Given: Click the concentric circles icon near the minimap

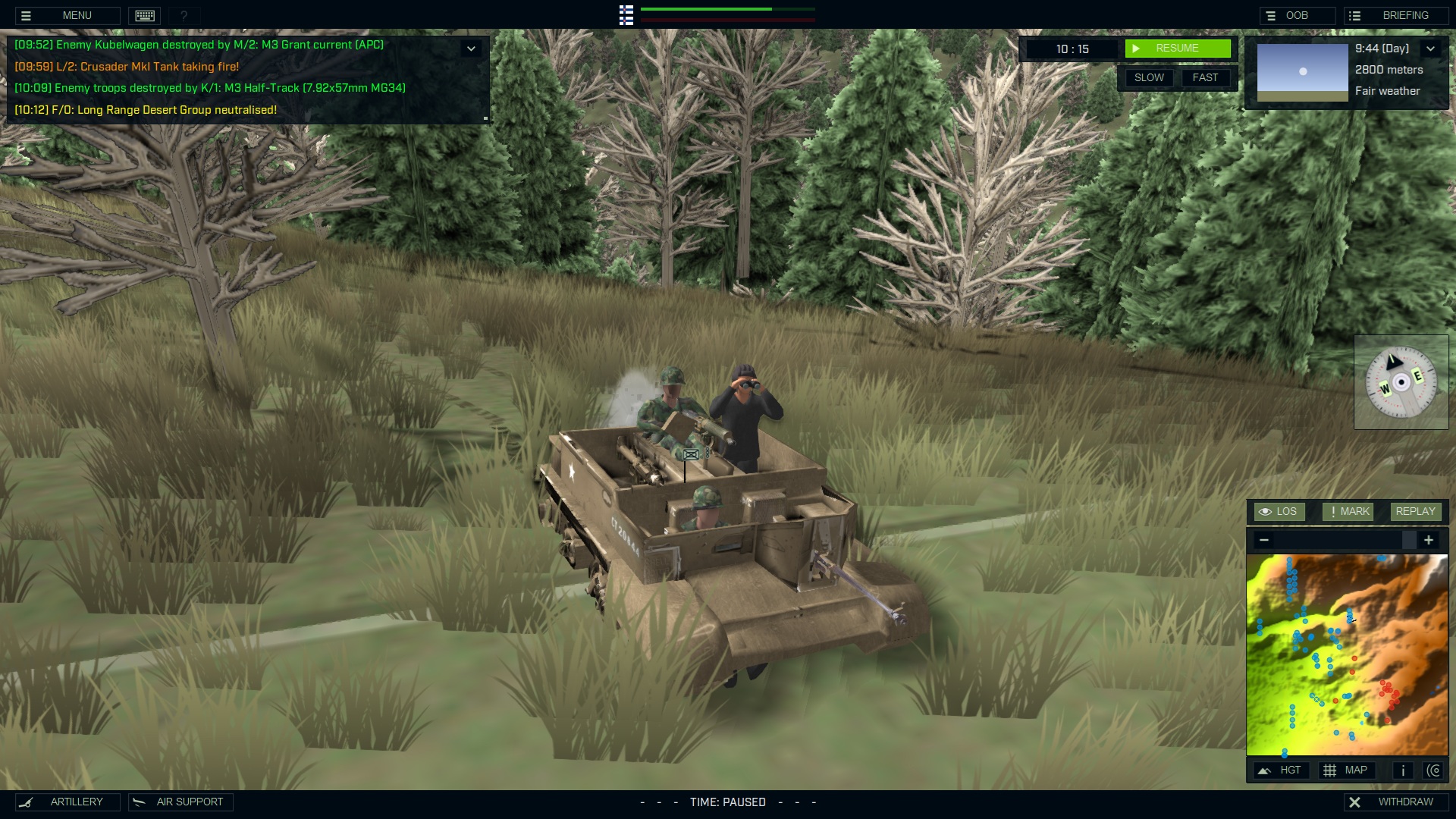Looking at the screenshot, I should (x=1434, y=770).
